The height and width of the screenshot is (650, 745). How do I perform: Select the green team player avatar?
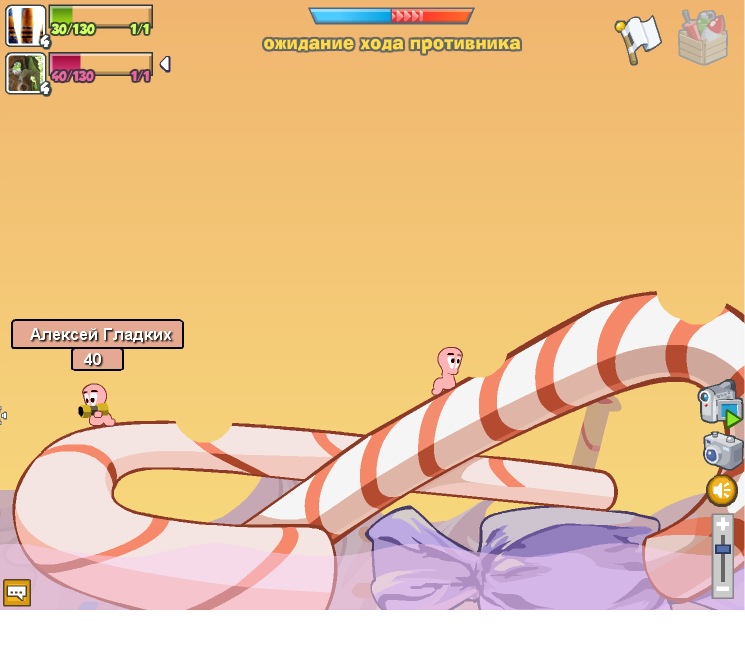pyautogui.click(x=25, y=25)
